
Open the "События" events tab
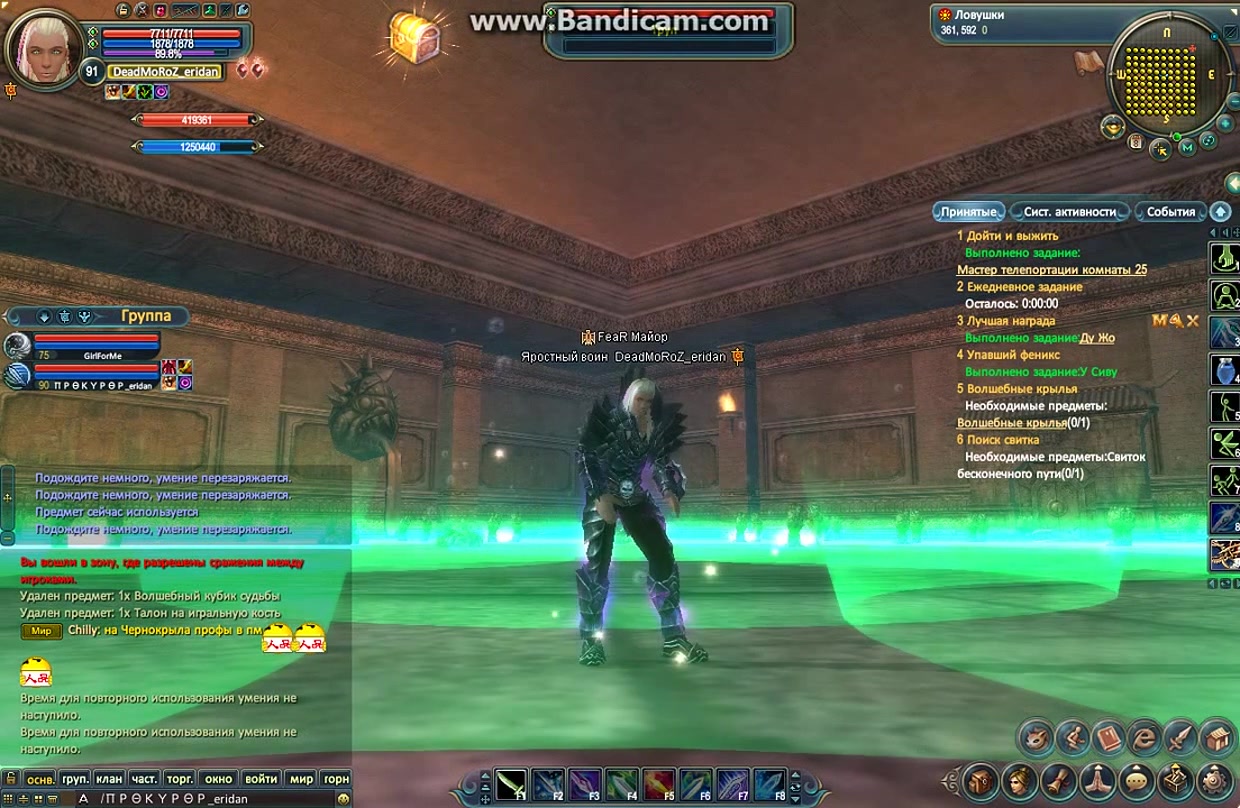pyautogui.click(x=1170, y=212)
